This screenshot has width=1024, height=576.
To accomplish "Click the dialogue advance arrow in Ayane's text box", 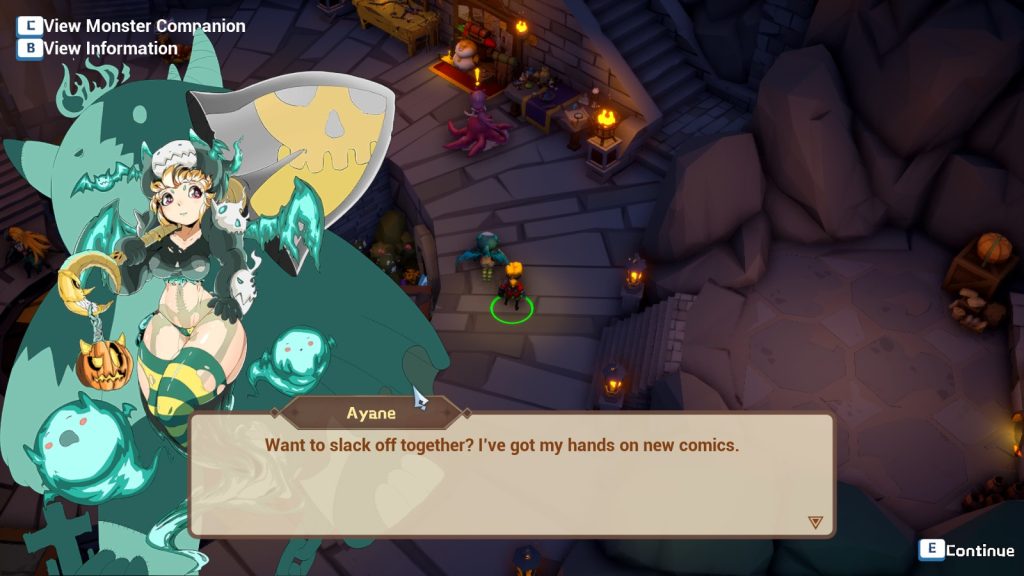I will coord(815,522).
